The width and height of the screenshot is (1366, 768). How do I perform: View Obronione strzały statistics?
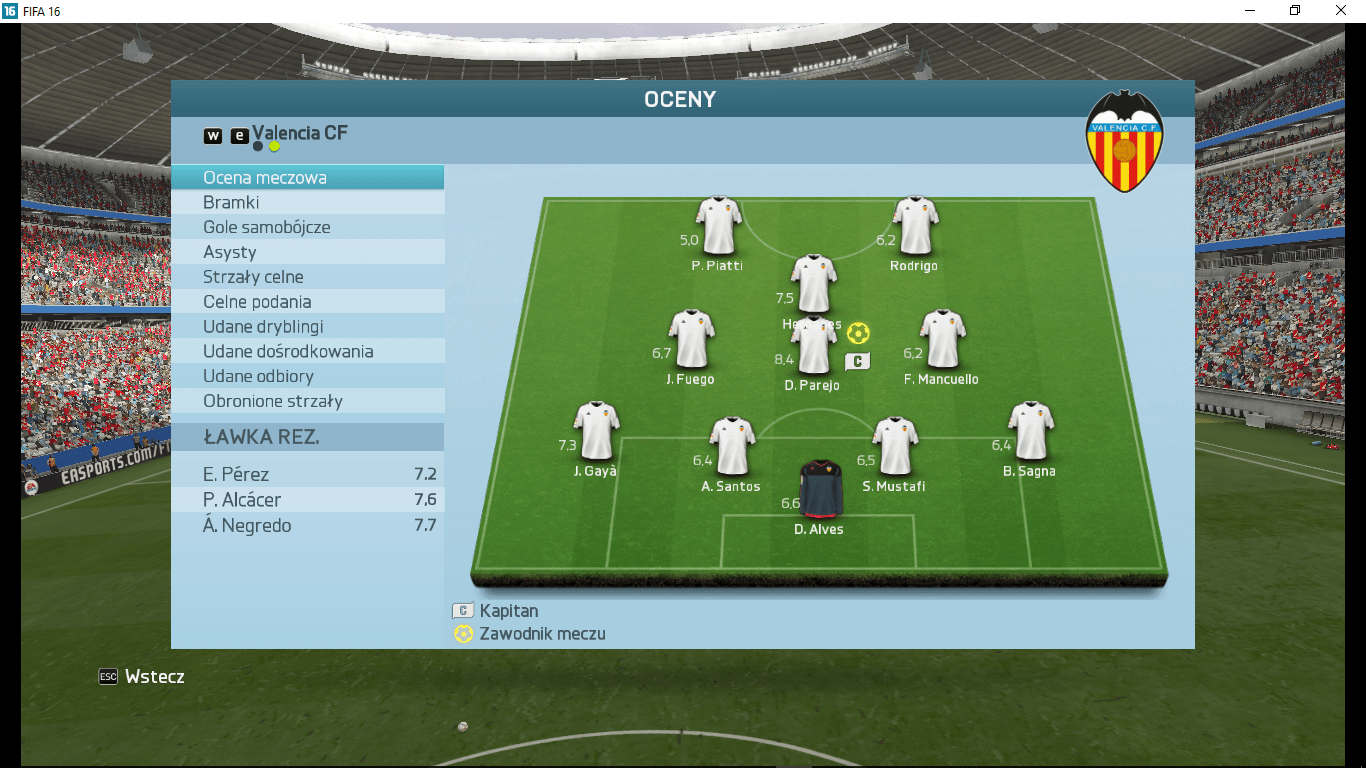(x=307, y=402)
